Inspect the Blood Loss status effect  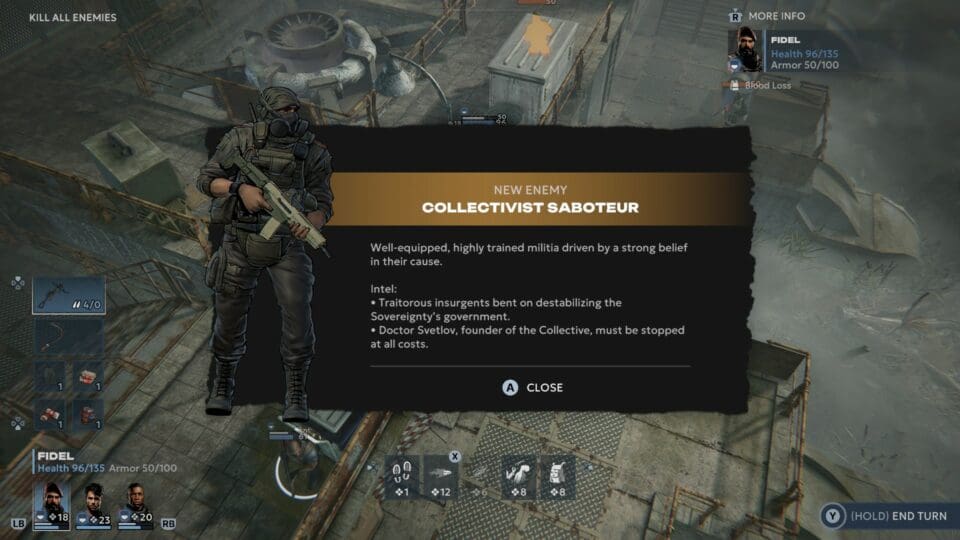(767, 86)
